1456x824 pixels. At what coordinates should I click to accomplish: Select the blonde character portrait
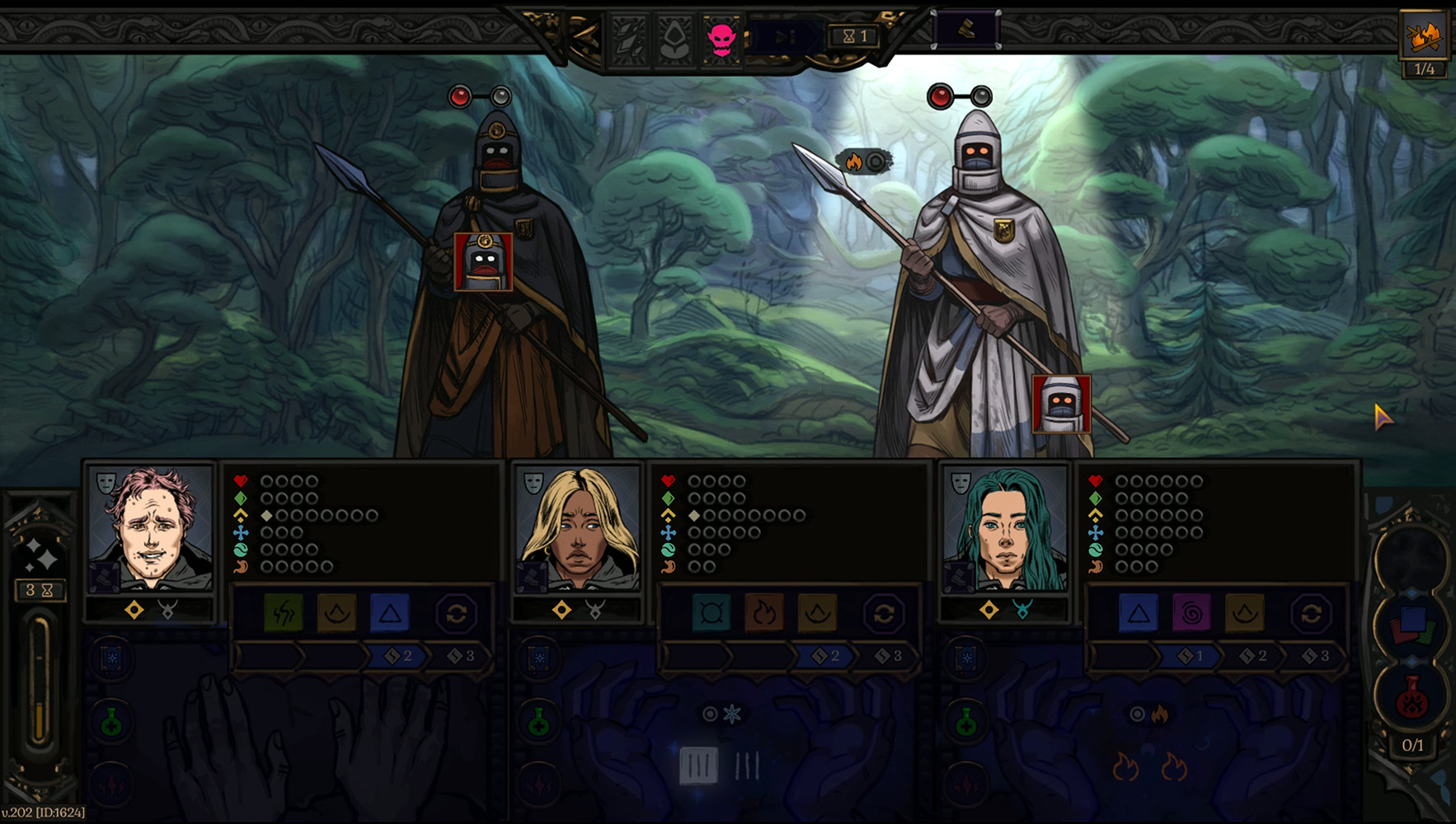coord(577,528)
